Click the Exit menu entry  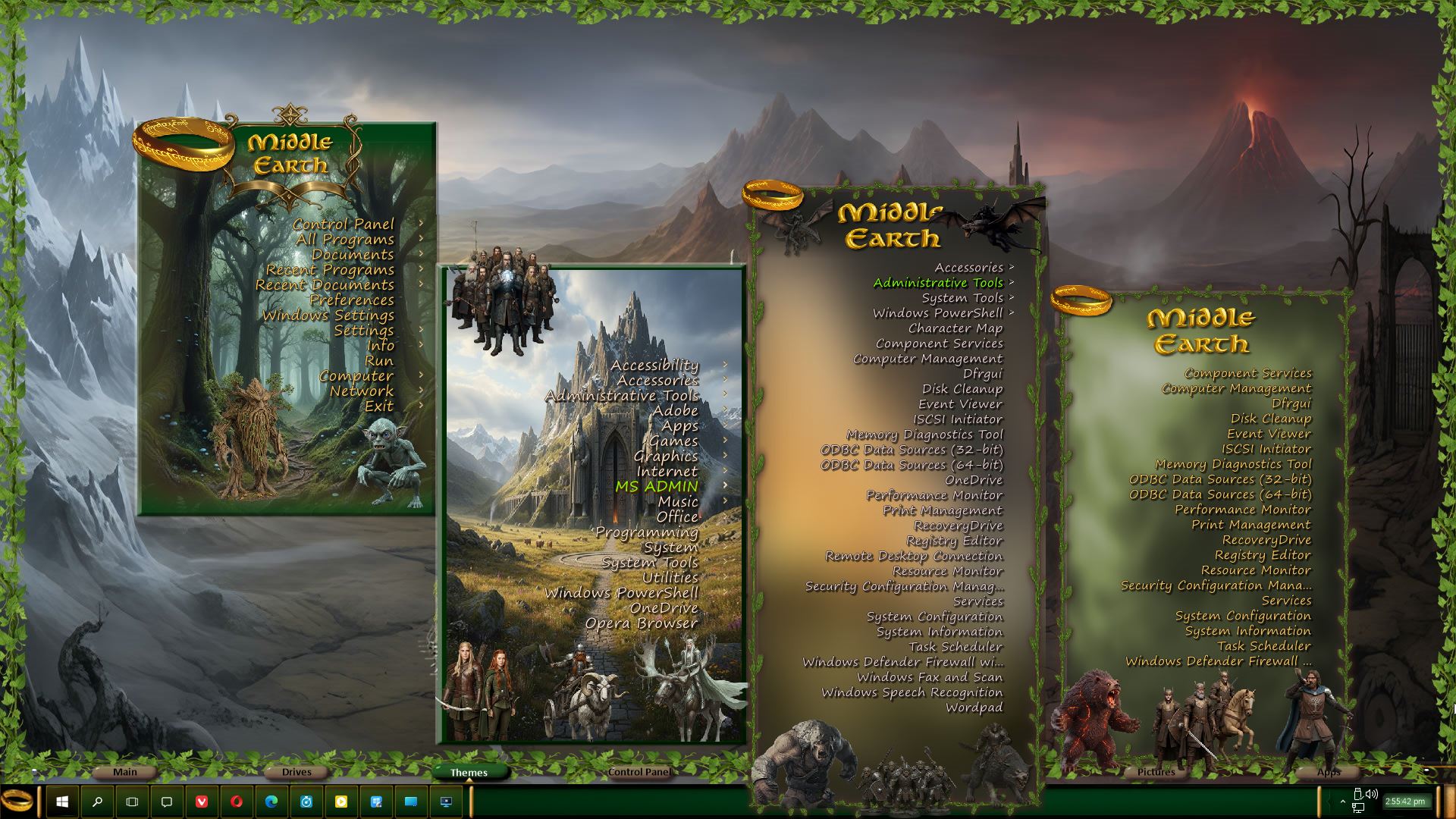coord(379,406)
